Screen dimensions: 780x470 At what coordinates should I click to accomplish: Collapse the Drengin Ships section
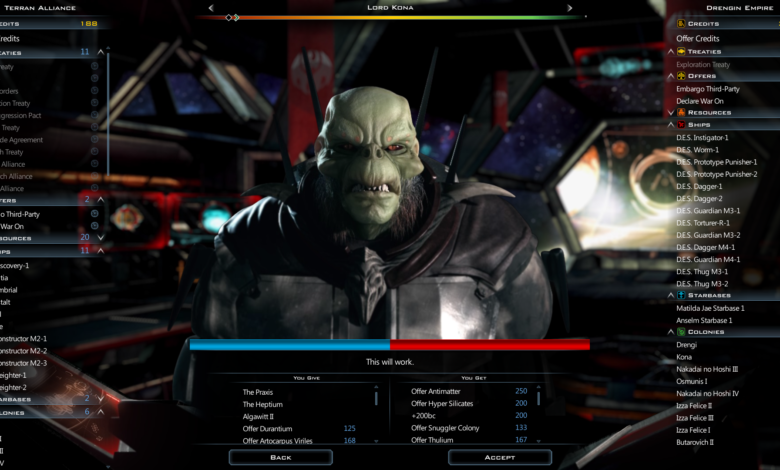click(x=671, y=125)
